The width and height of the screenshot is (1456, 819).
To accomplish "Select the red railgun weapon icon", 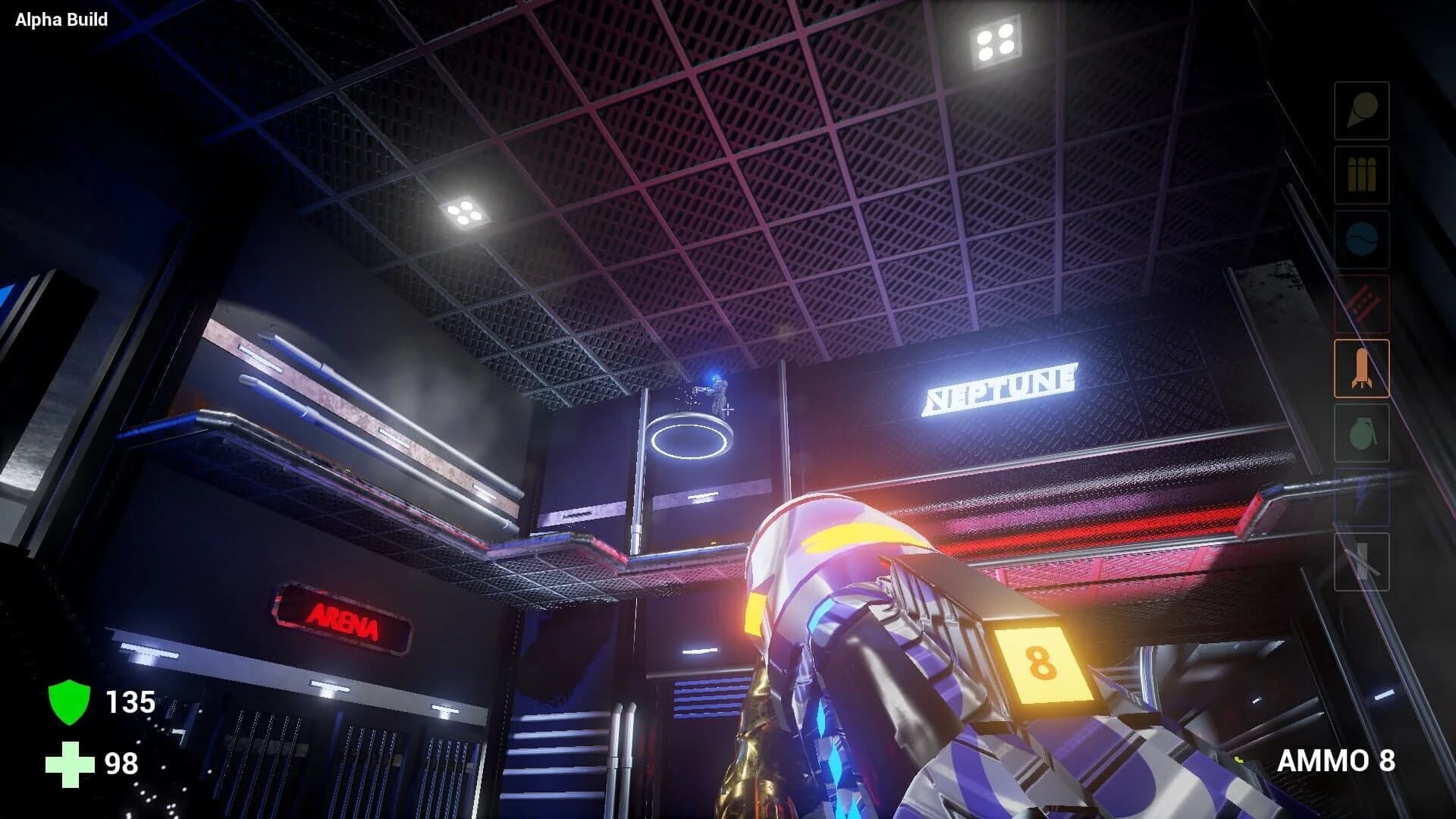I will (1361, 303).
